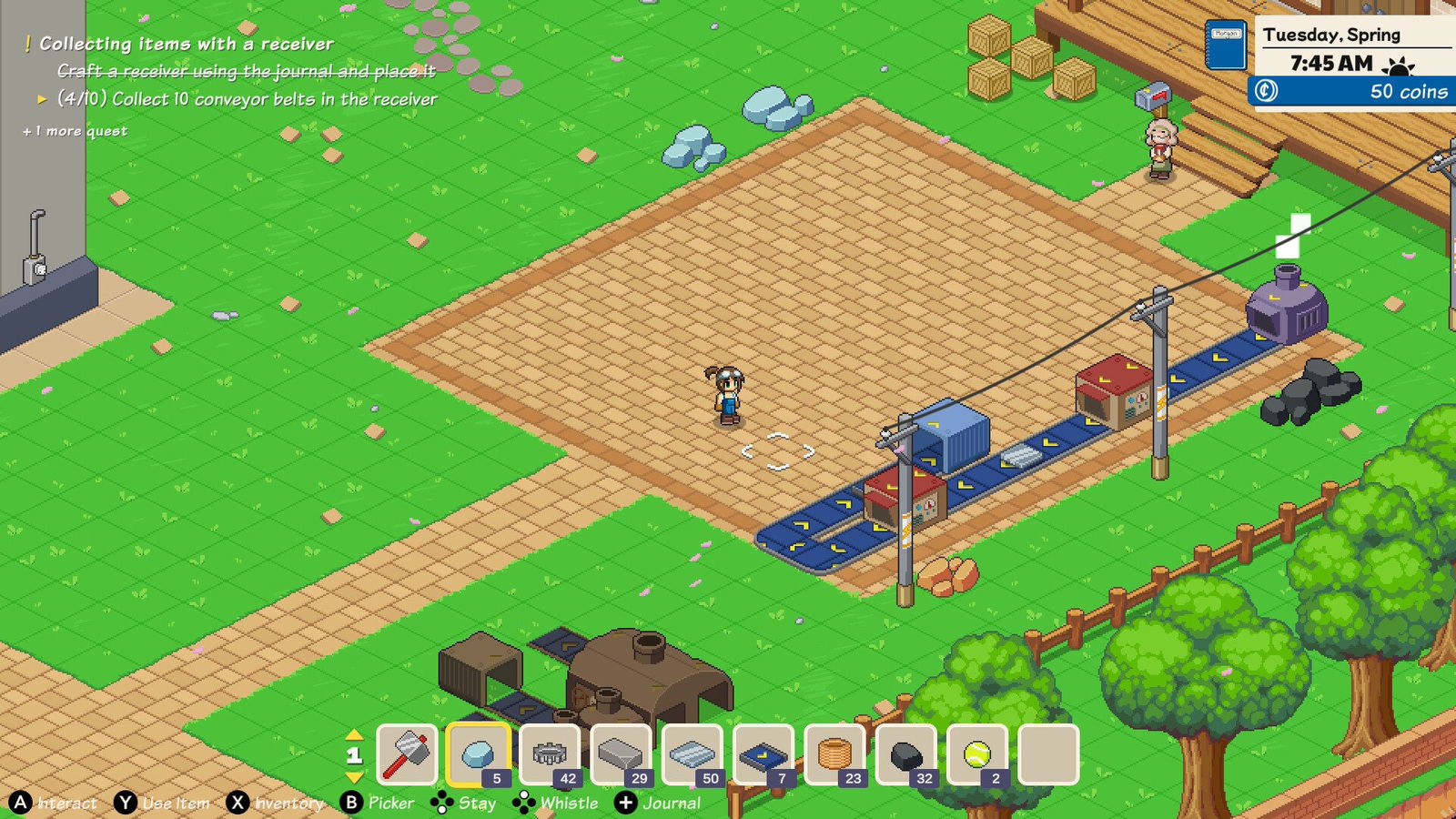This screenshot has height=819, width=1456.
Task: Select the blue ore stone slot
Action: coord(479,754)
